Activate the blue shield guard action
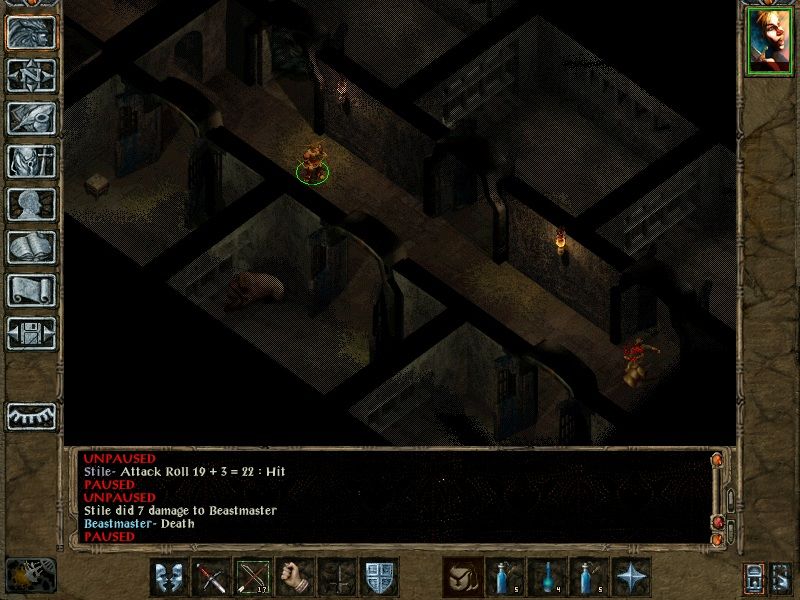 (x=379, y=577)
